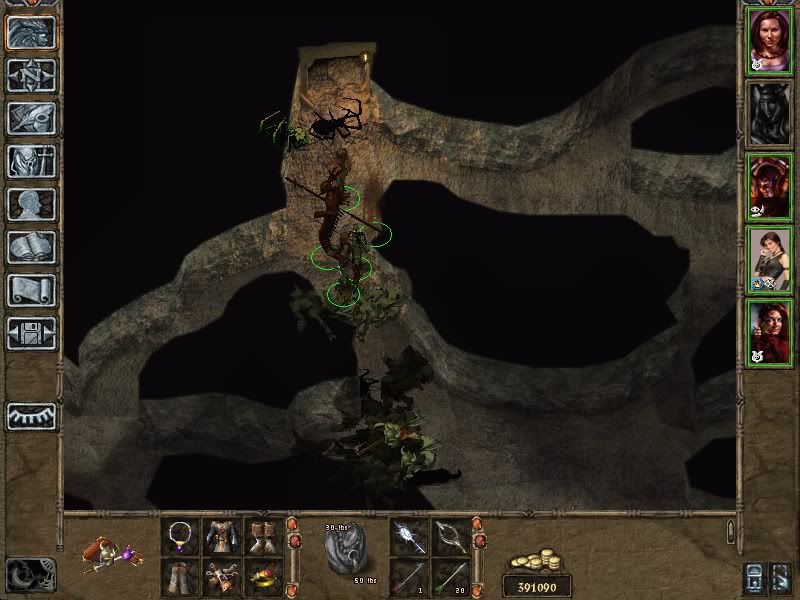Select the boots equipment slot

click(x=264, y=537)
